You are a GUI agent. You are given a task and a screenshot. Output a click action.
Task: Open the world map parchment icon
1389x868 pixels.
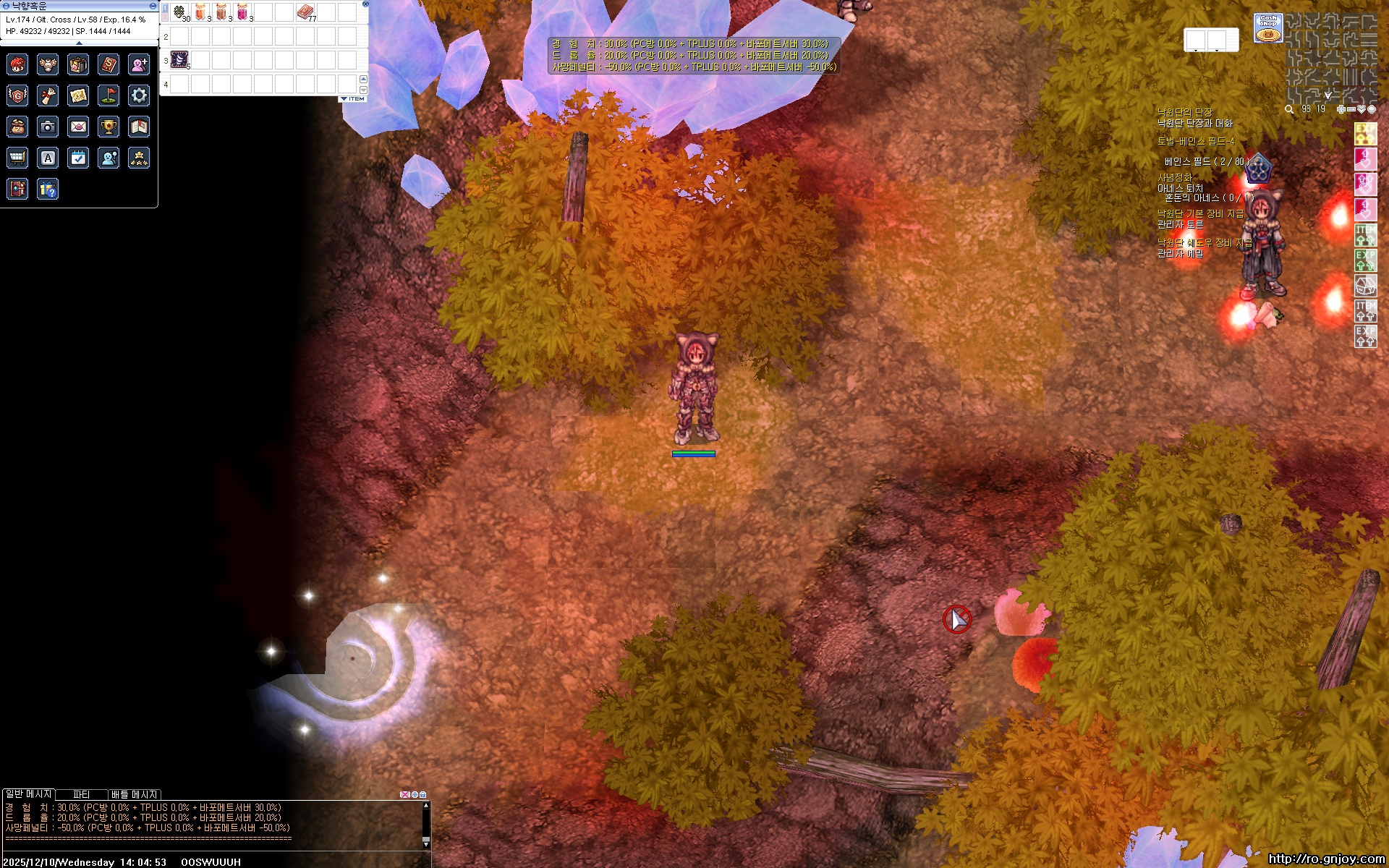click(78, 95)
